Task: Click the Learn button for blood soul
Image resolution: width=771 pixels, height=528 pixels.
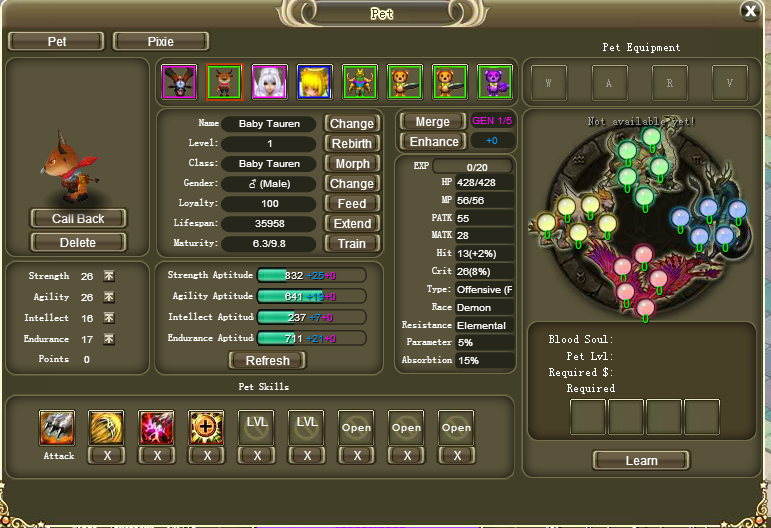Action: pyautogui.click(x=641, y=460)
